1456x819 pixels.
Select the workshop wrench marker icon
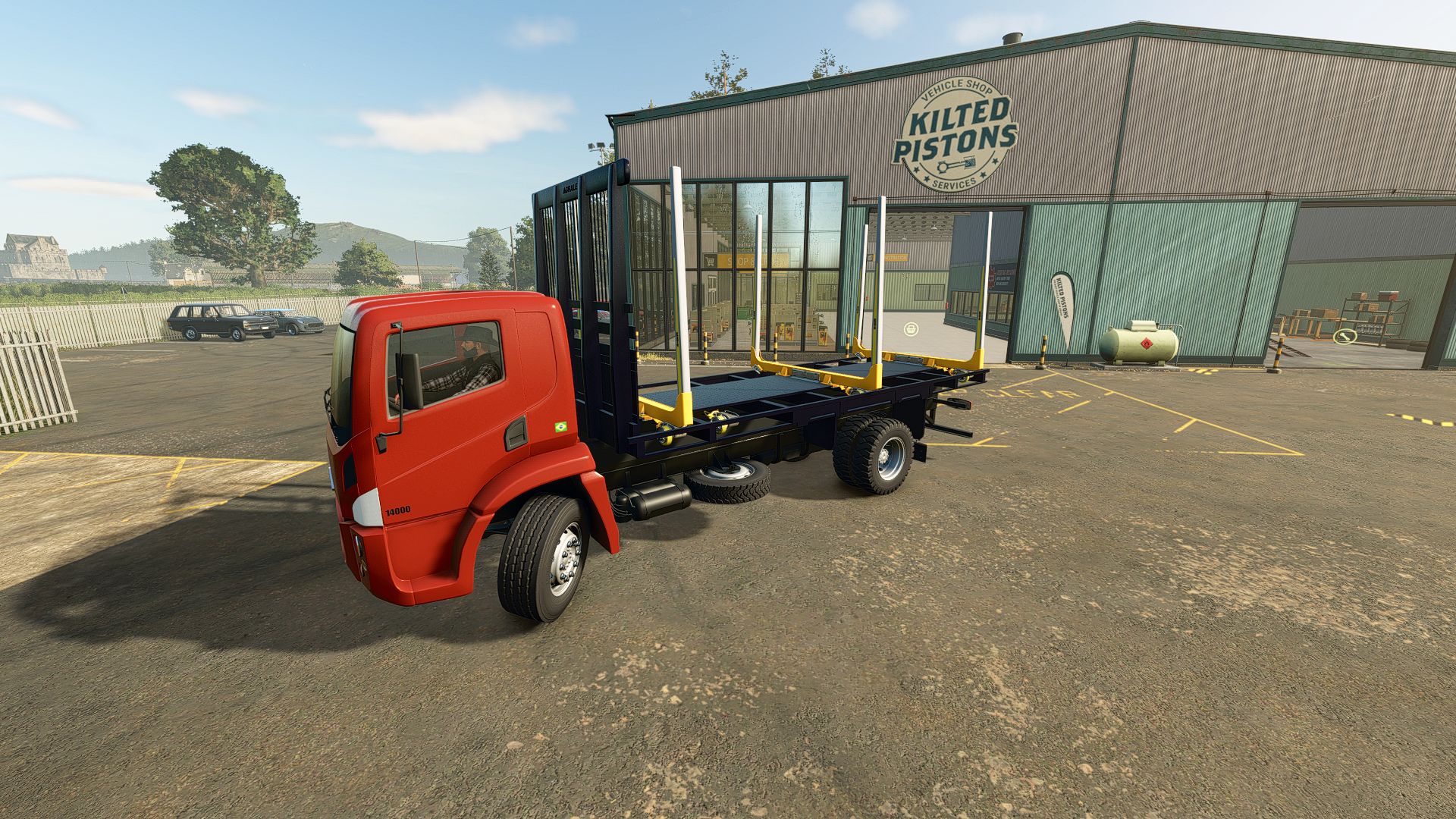(1345, 336)
